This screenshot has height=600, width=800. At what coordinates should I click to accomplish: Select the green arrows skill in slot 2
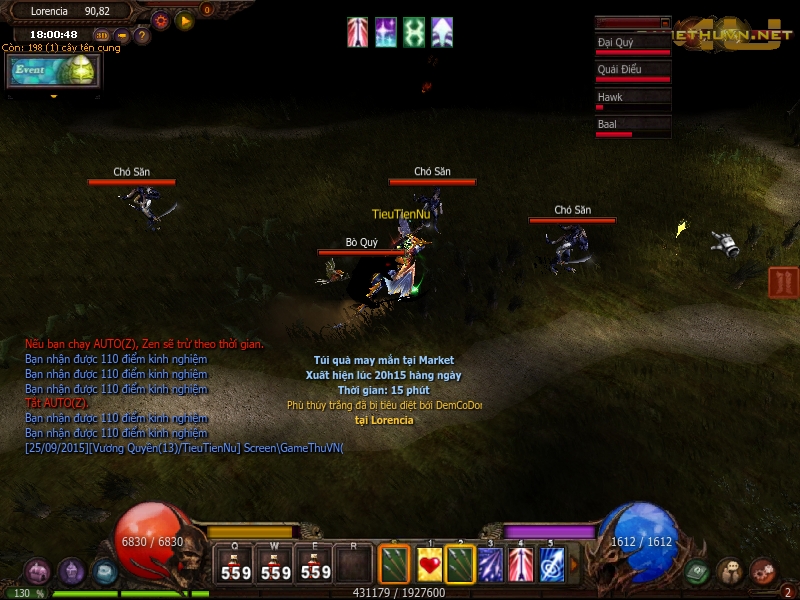(460, 564)
